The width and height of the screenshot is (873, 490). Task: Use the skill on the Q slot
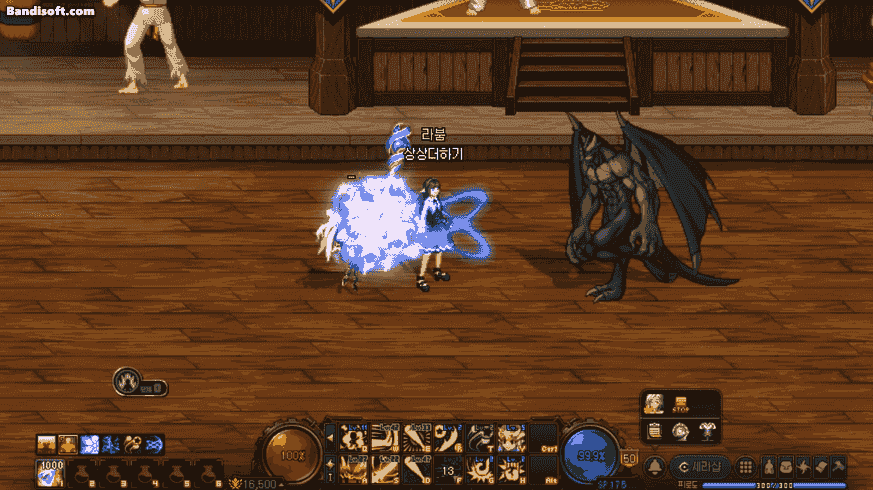[x=352, y=439]
